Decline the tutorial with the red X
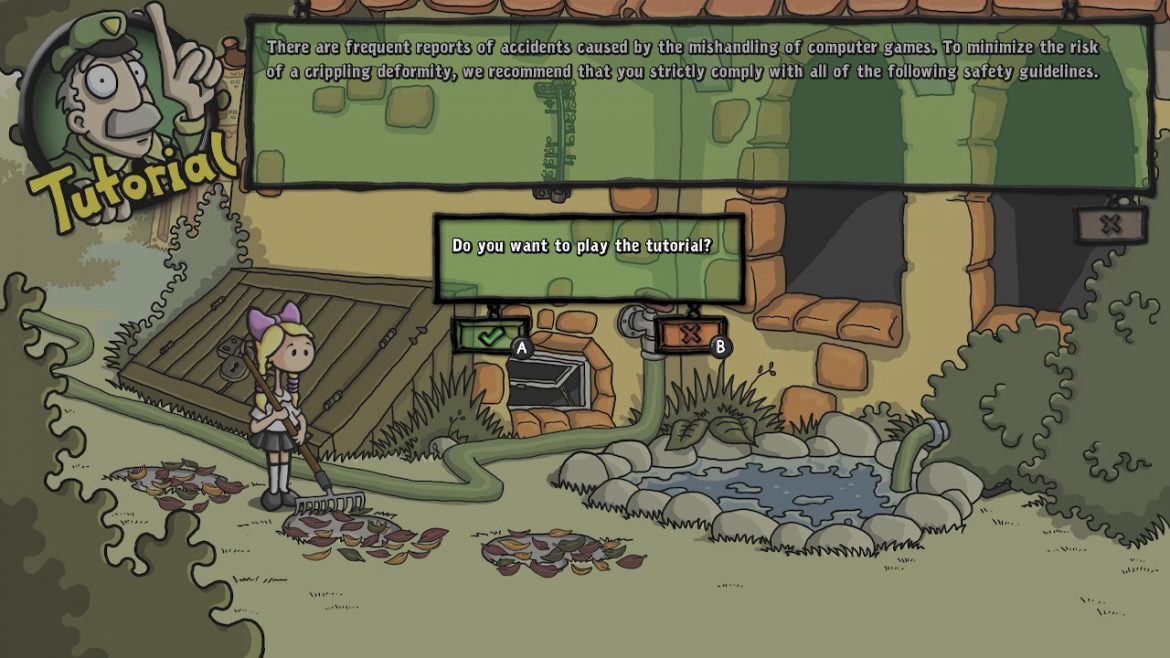Image resolution: width=1170 pixels, height=658 pixels. (x=690, y=335)
